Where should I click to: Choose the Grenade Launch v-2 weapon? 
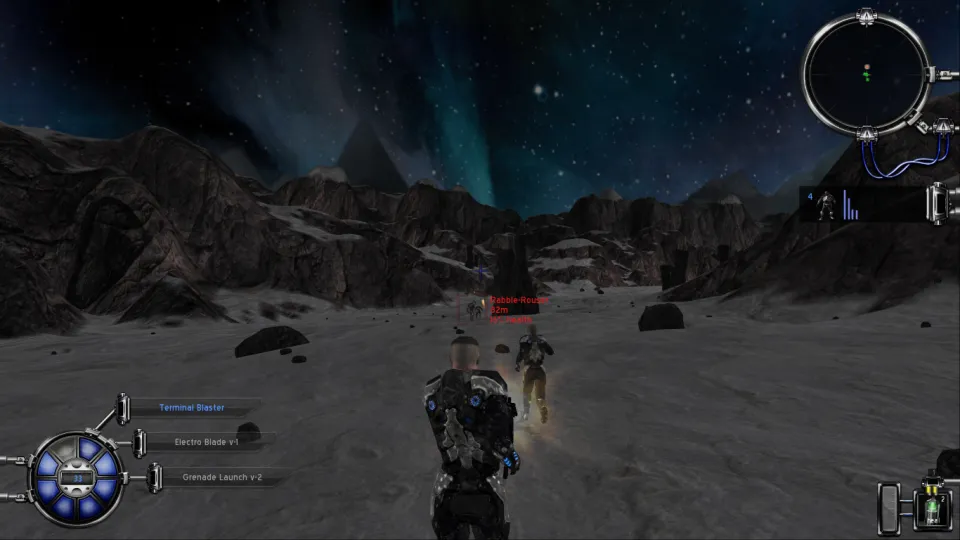[212, 477]
